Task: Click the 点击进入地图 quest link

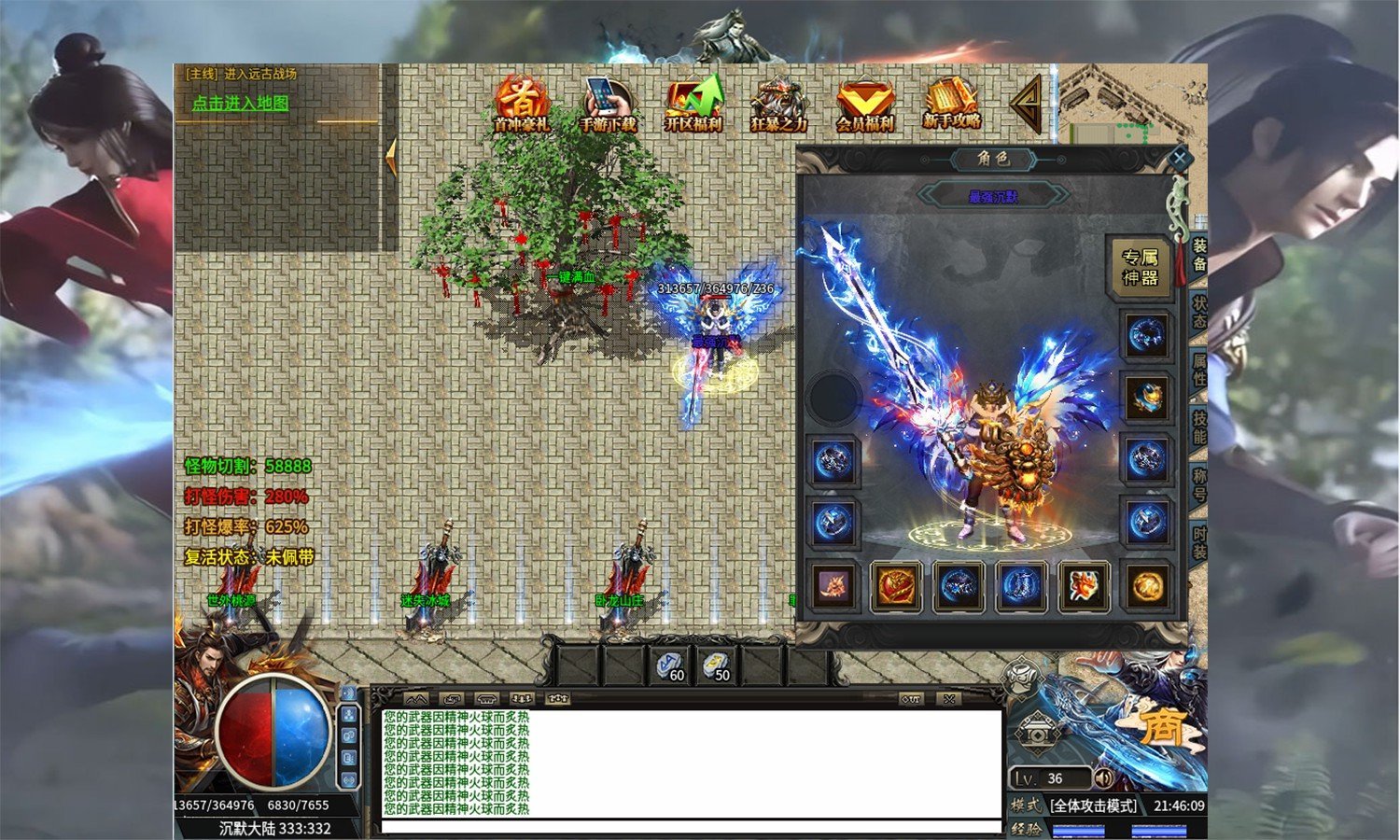Action: click(x=240, y=104)
